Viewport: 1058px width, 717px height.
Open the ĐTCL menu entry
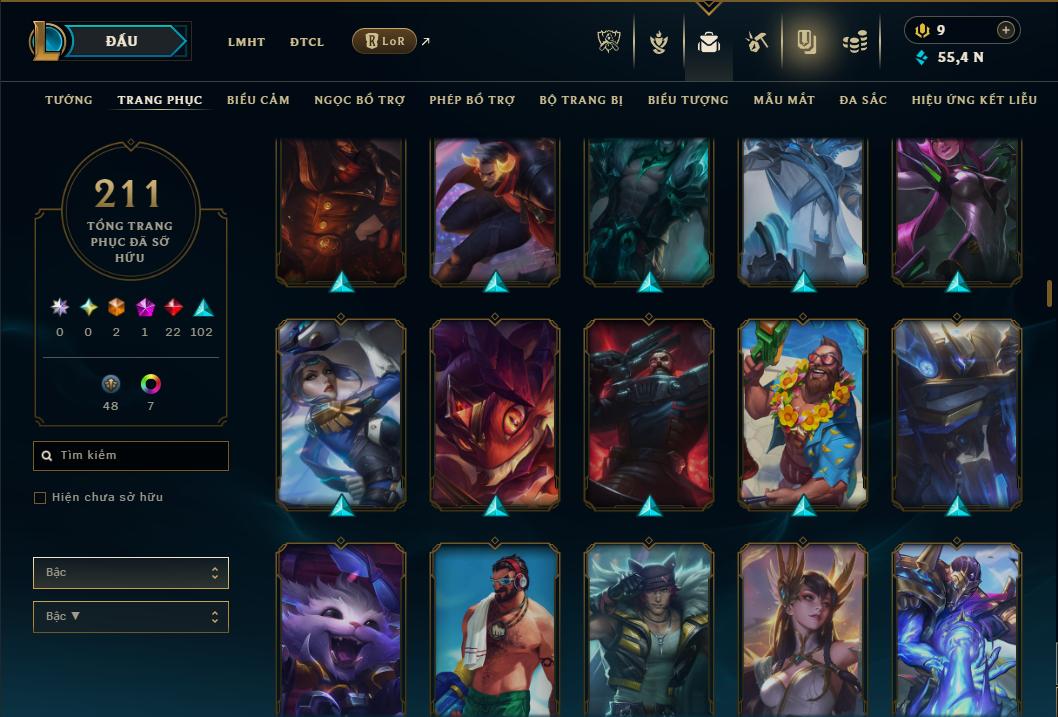pyautogui.click(x=307, y=42)
